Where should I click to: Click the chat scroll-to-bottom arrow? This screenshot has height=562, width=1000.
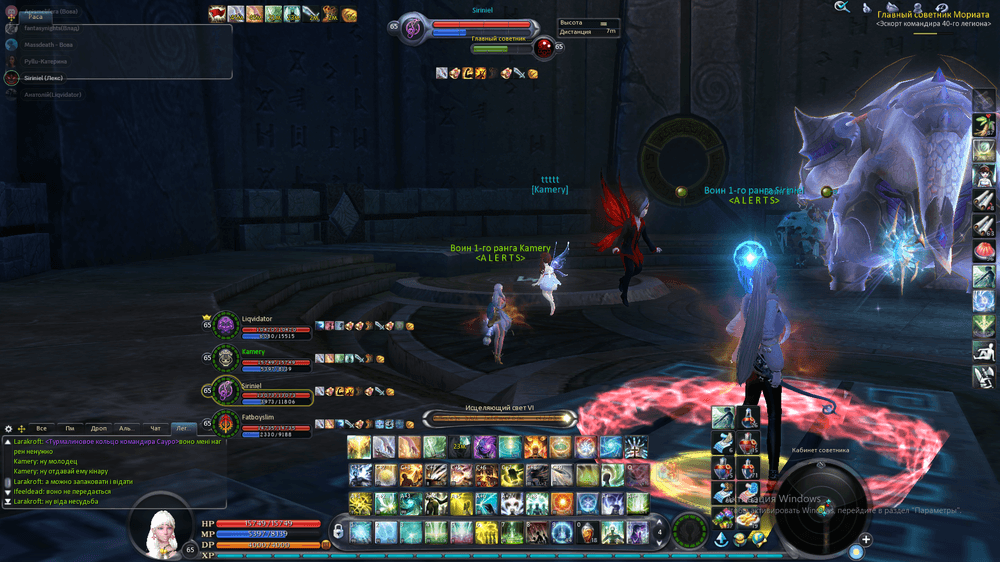coord(8,502)
